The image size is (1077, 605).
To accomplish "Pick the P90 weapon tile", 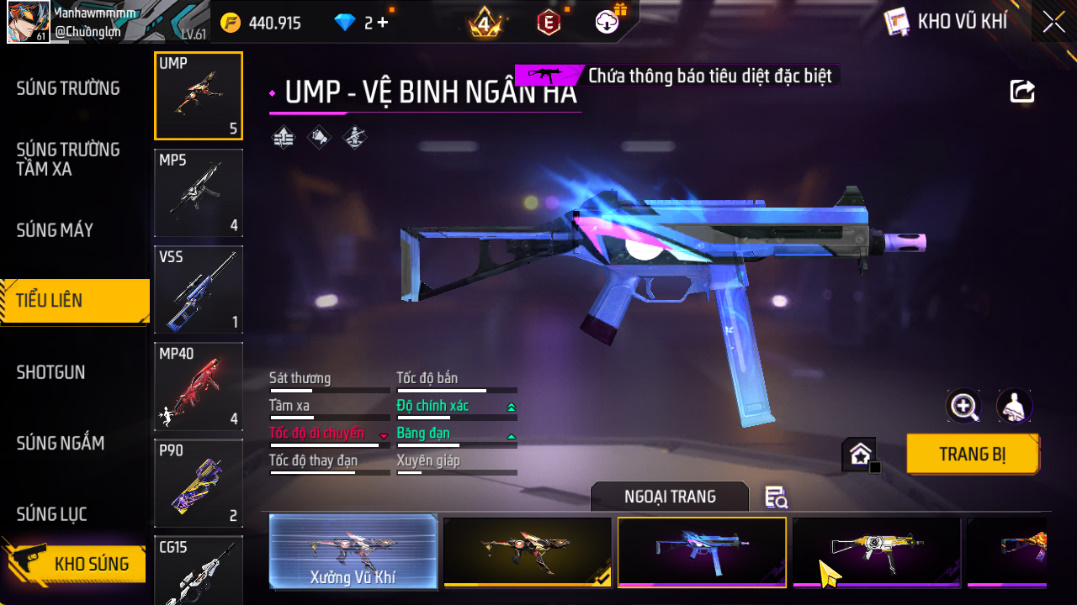I will pos(198,483).
